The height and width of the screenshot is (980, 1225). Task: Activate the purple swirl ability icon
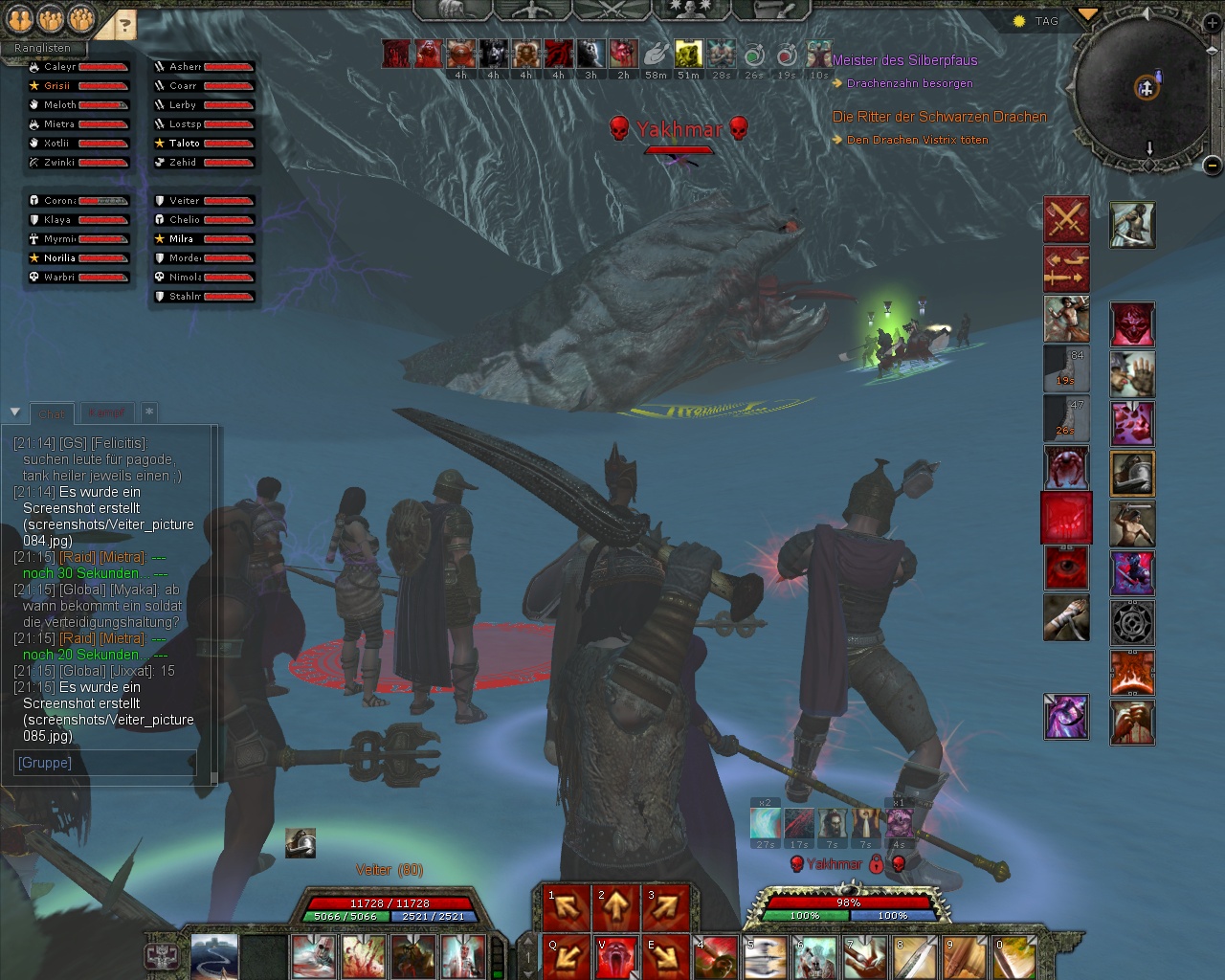tap(1066, 717)
